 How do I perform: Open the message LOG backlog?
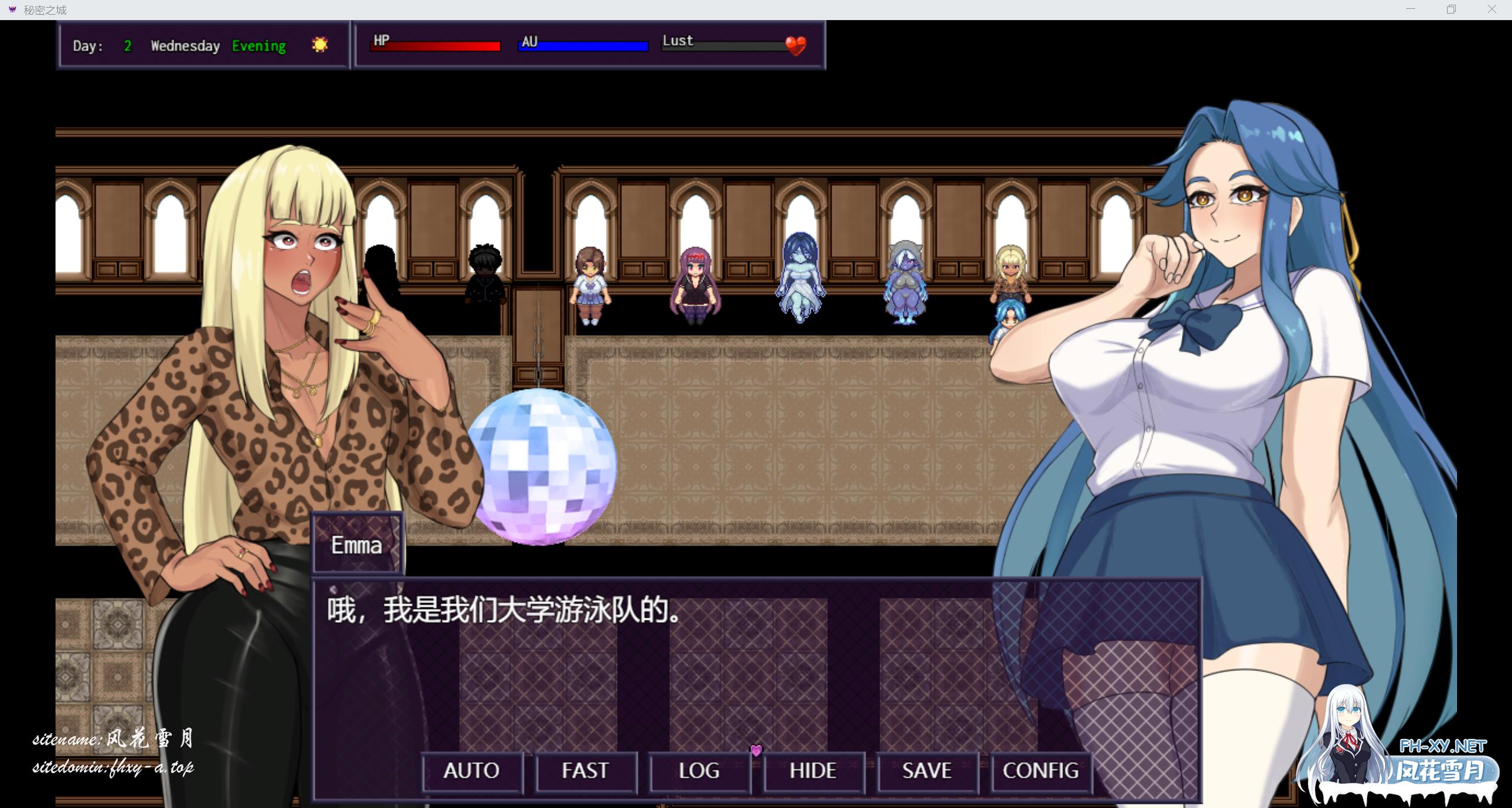point(700,771)
